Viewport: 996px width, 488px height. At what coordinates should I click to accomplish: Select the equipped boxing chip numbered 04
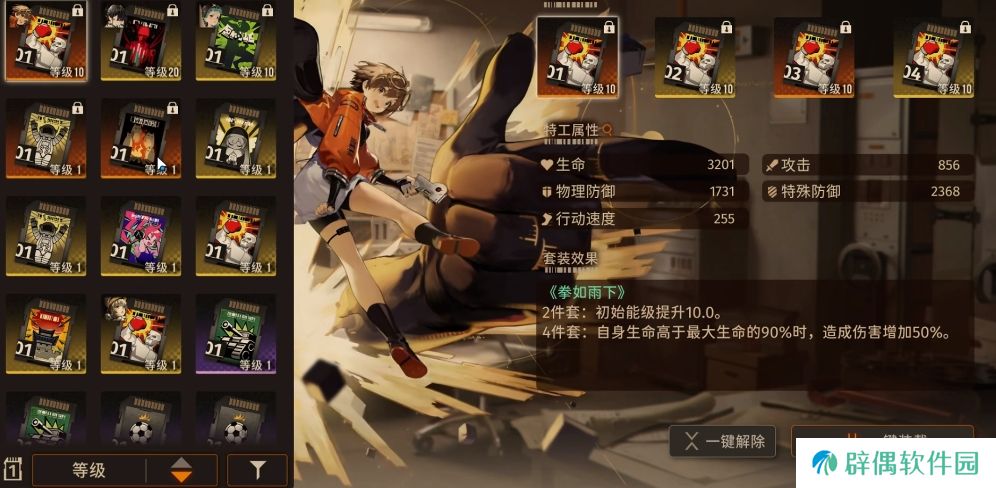point(932,57)
